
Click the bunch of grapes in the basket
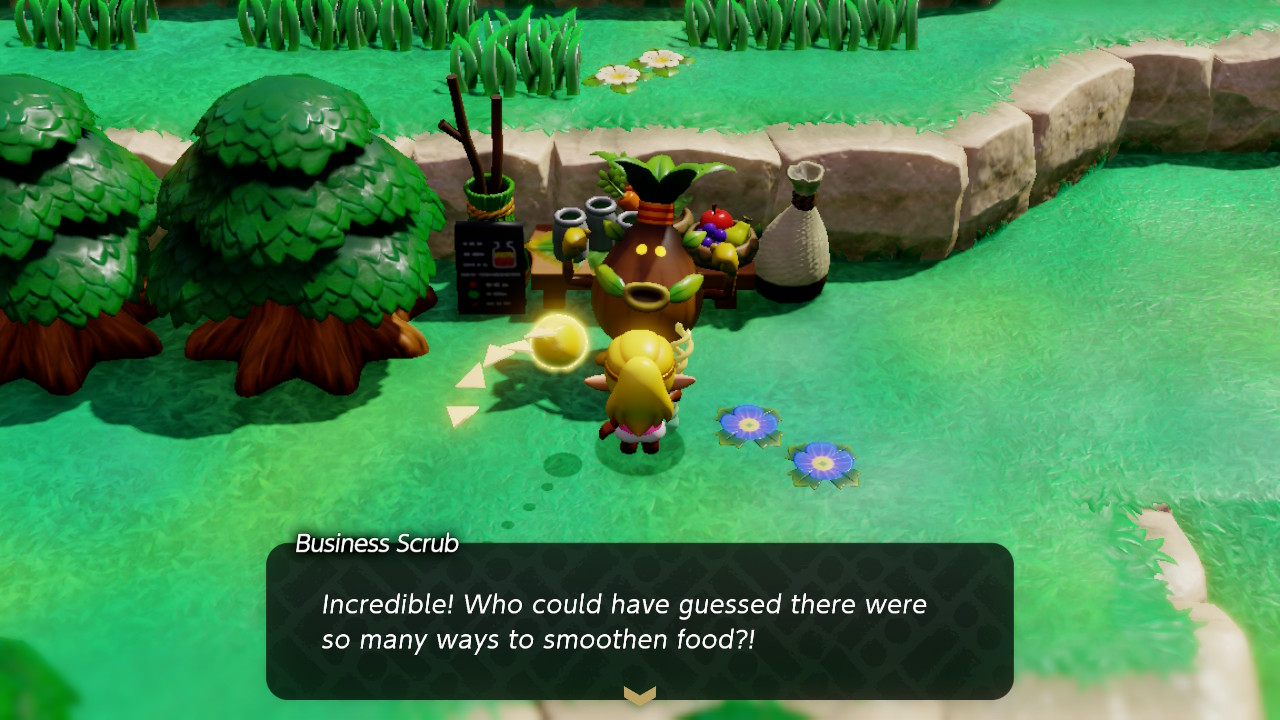tap(714, 235)
